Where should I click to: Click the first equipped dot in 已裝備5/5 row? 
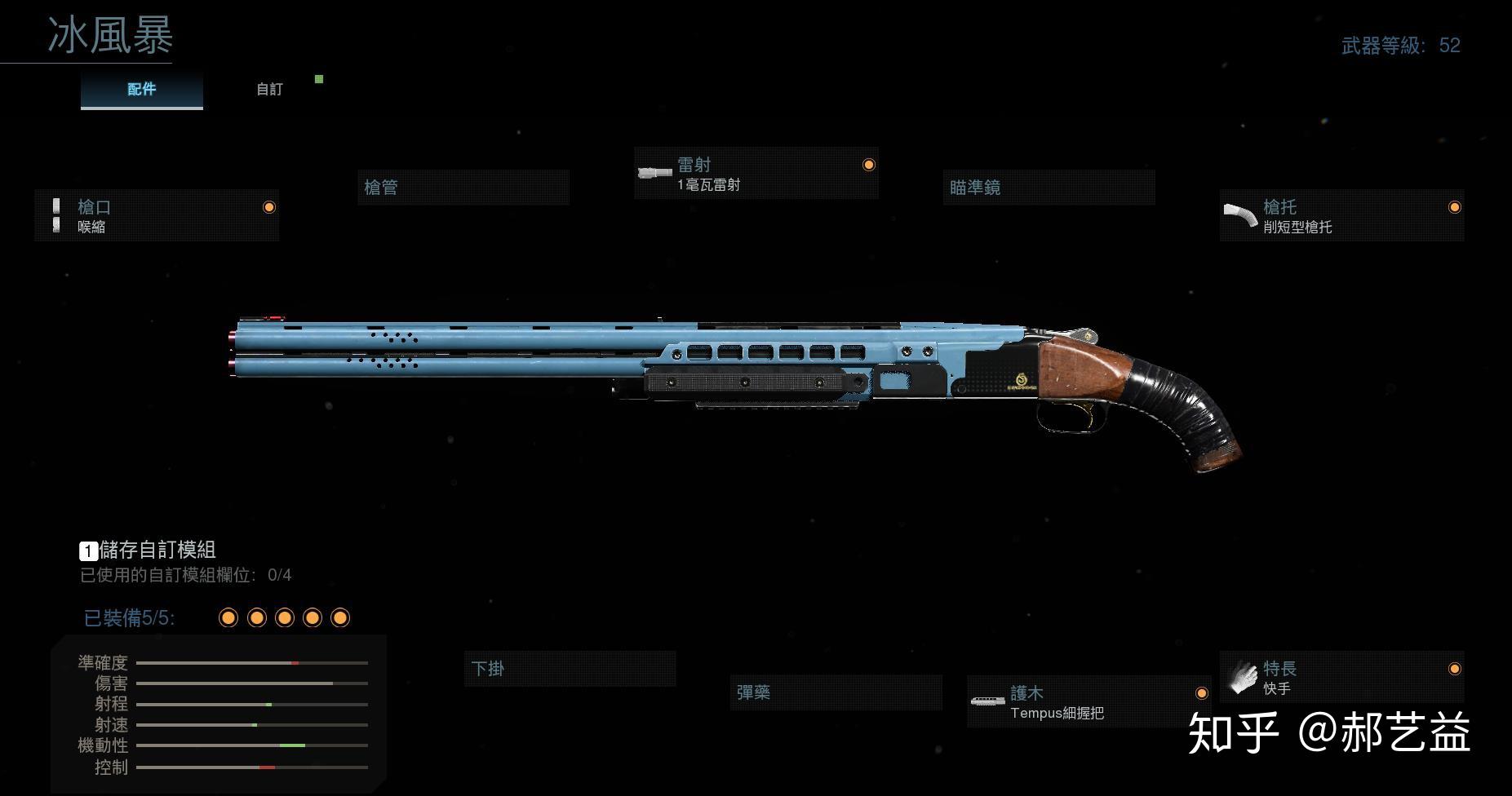228,617
